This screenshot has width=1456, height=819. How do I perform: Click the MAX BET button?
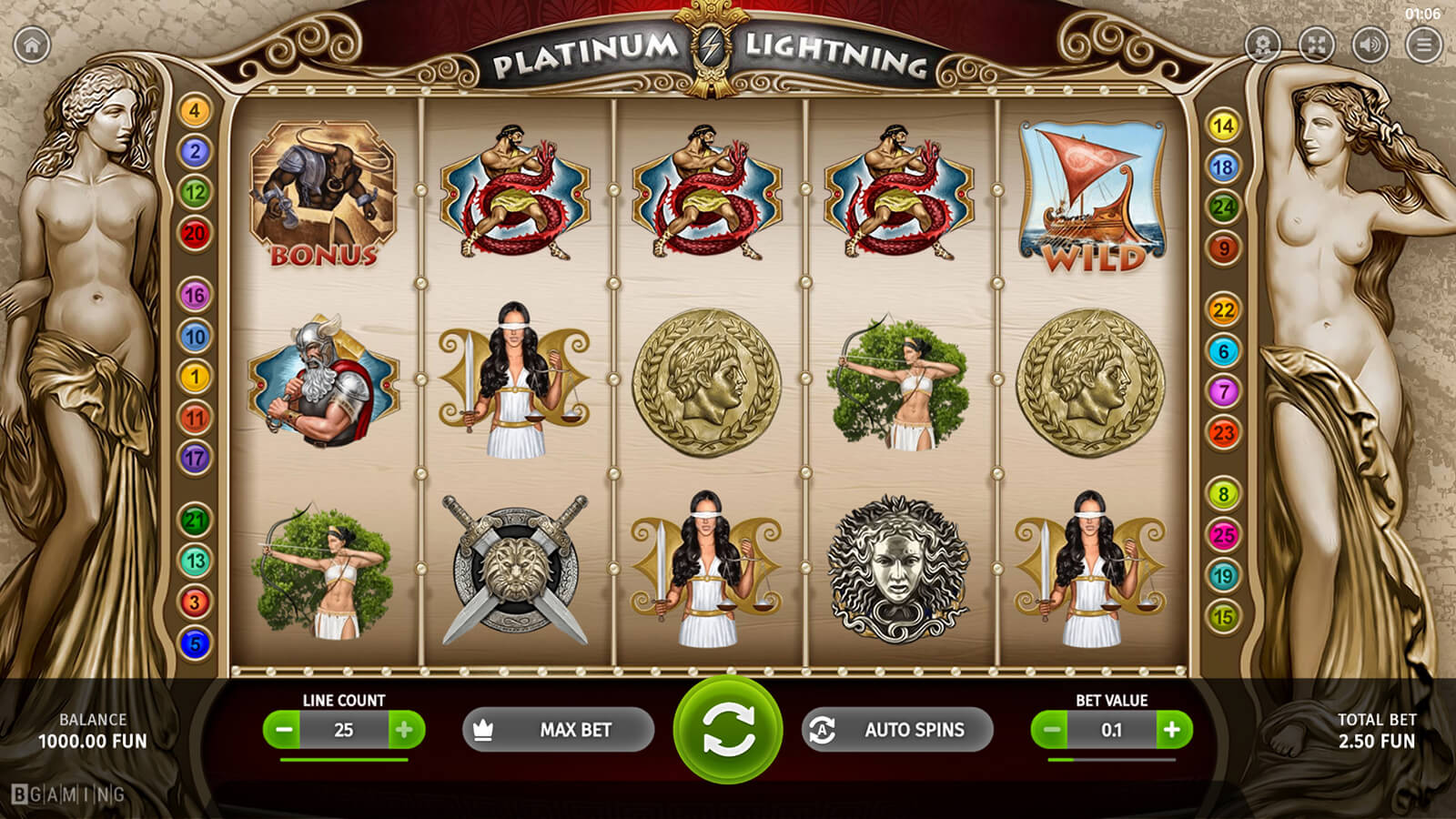[558, 730]
